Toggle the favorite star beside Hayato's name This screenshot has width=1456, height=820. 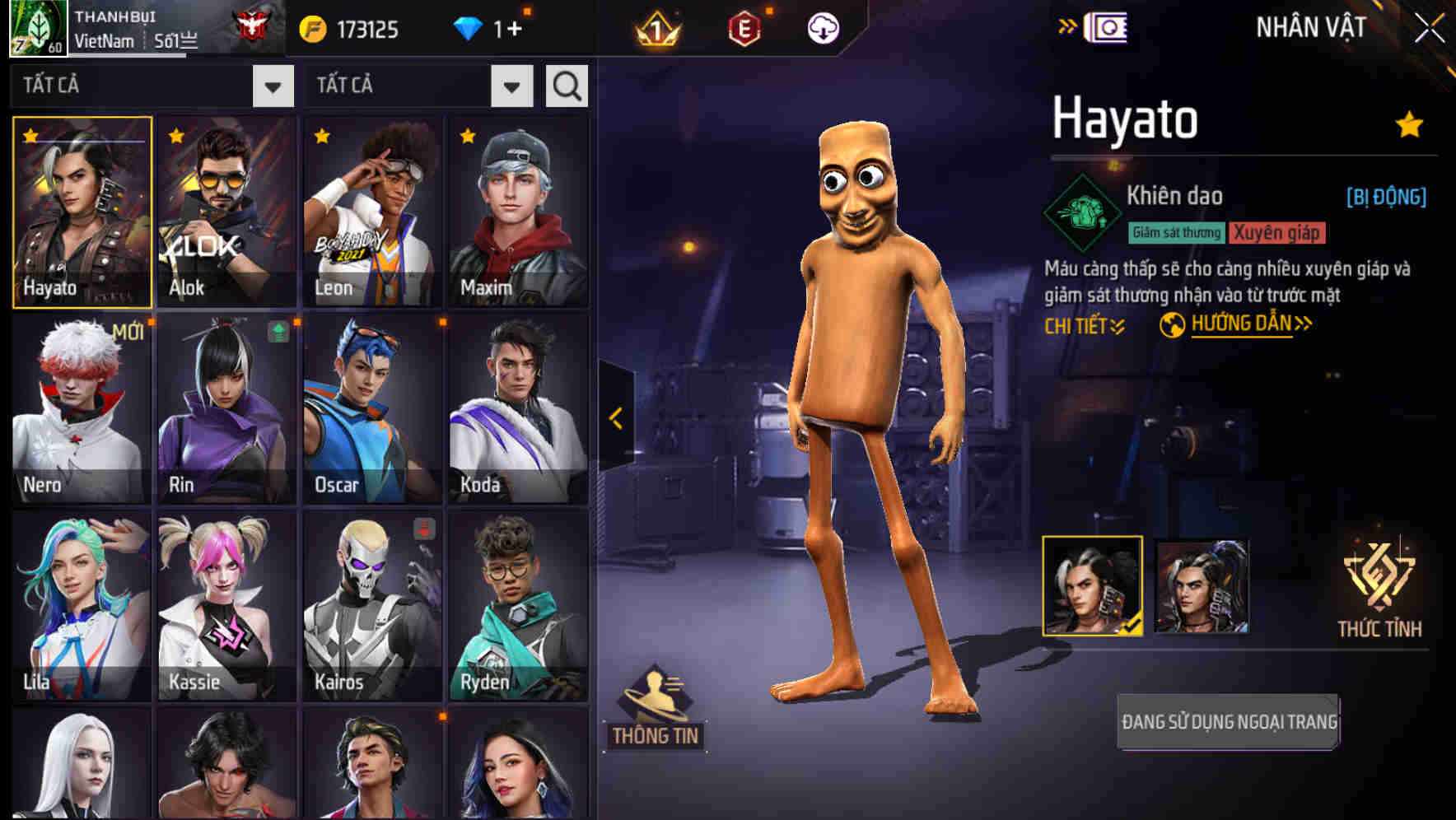(x=1408, y=123)
